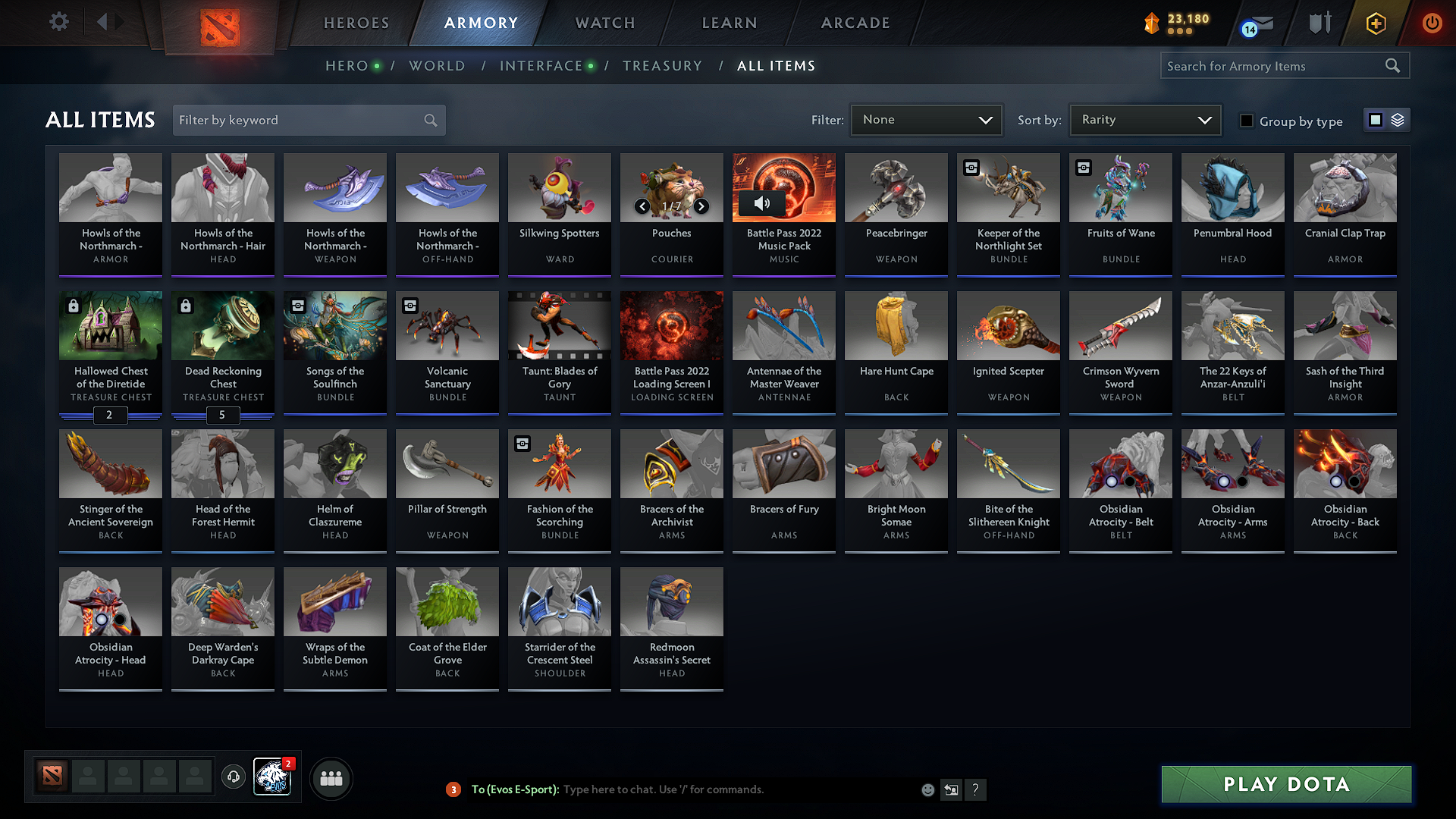Open the Sort by Rarity dropdown

click(1144, 119)
